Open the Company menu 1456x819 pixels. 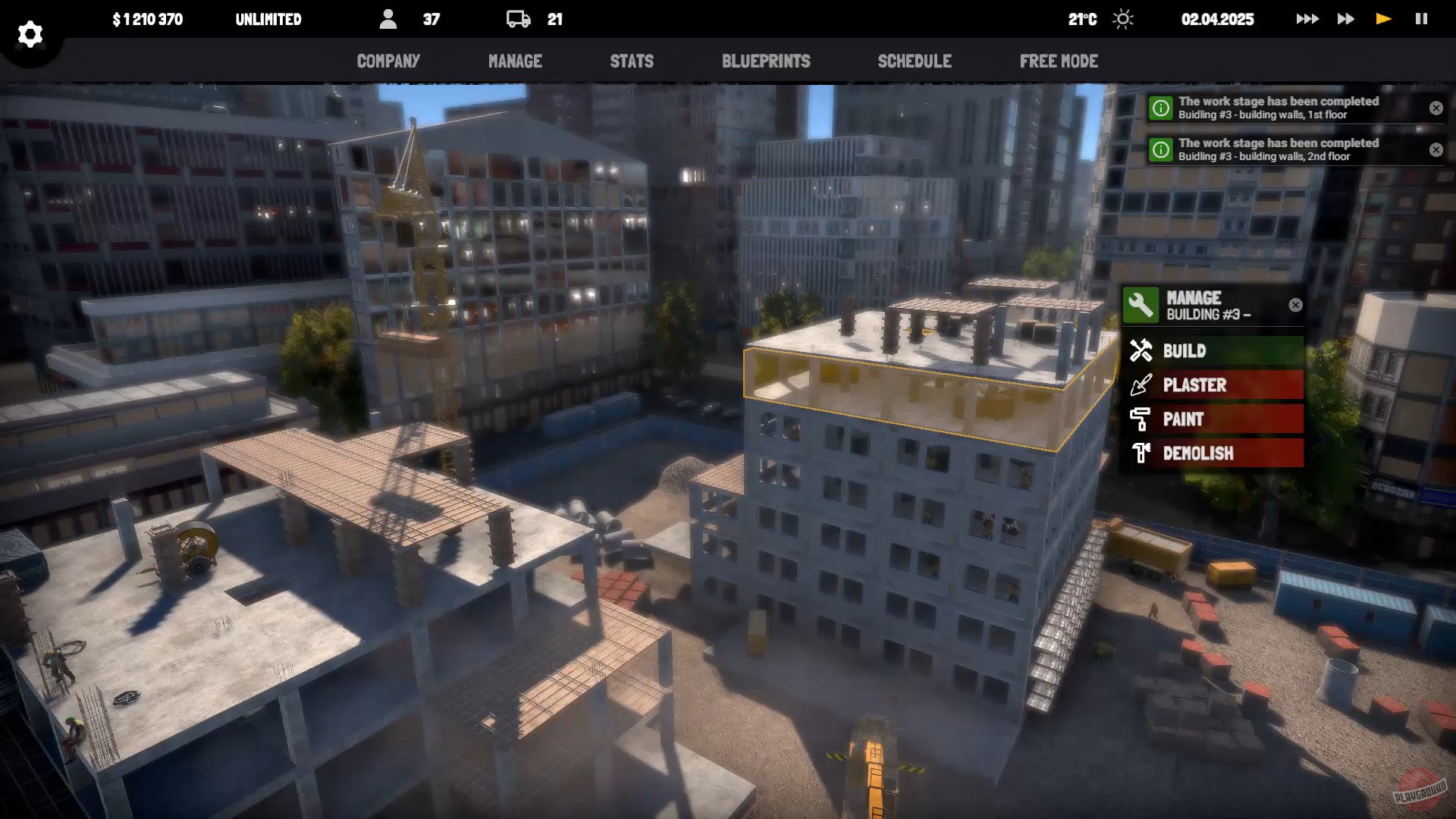pos(388,61)
